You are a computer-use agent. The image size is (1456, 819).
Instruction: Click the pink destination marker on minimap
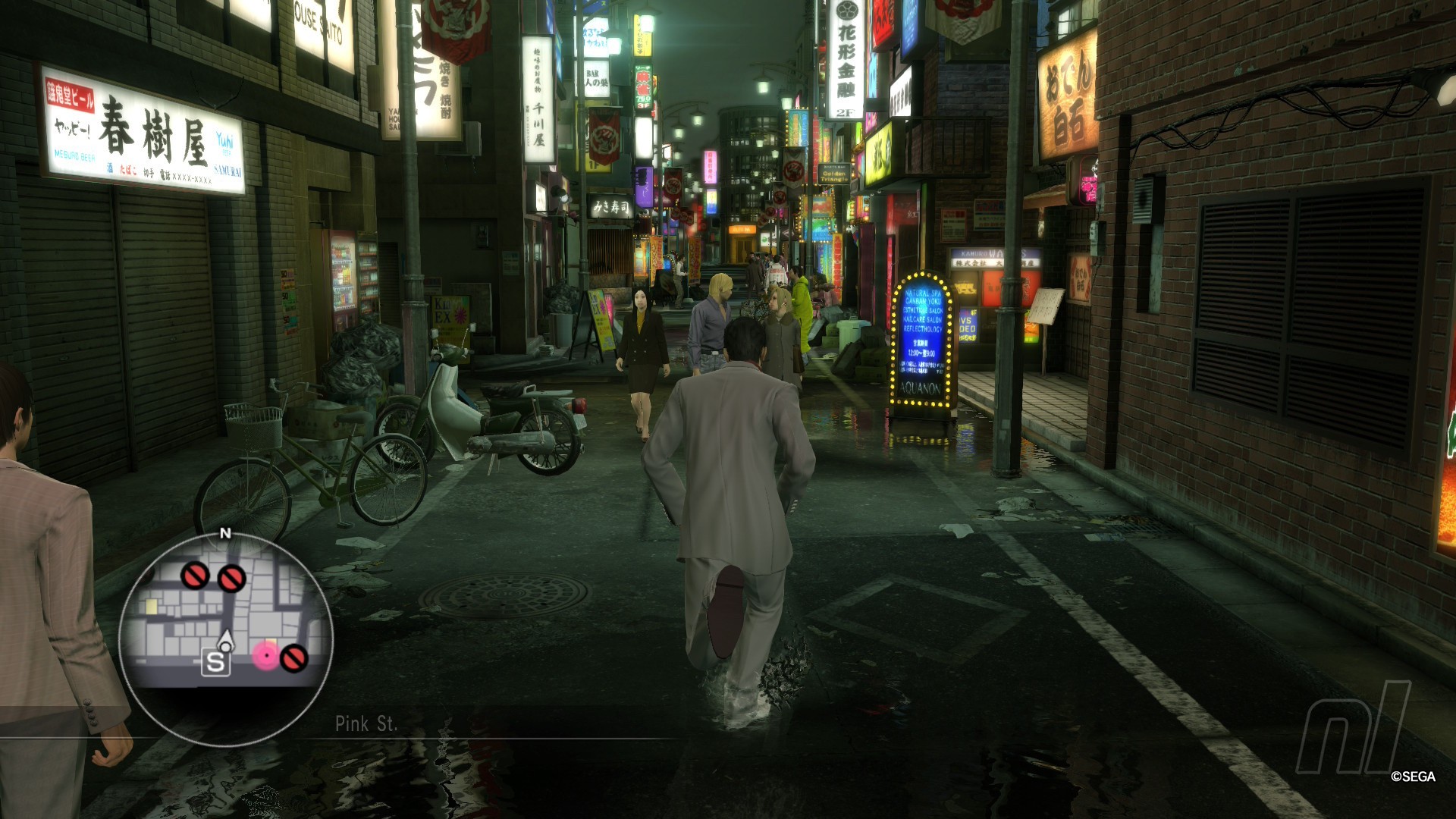pyautogui.click(x=266, y=654)
